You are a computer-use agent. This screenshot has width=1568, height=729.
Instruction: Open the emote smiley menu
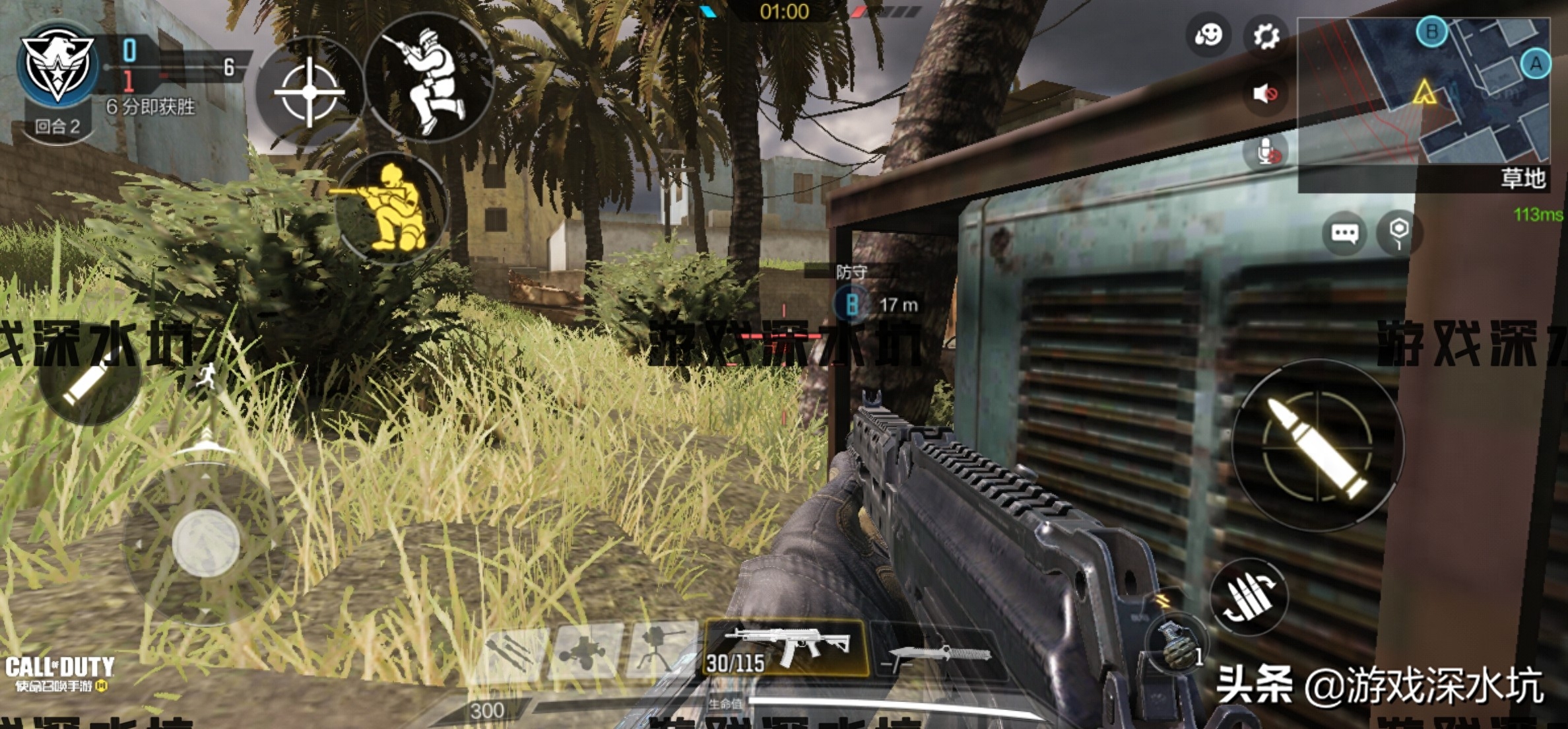pos(1208,36)
